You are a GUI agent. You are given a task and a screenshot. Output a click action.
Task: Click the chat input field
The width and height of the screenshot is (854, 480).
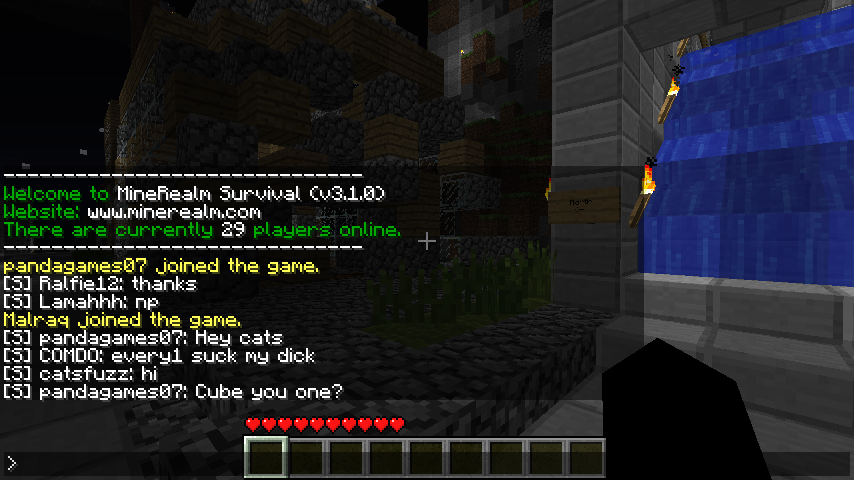tap(427, 463)
